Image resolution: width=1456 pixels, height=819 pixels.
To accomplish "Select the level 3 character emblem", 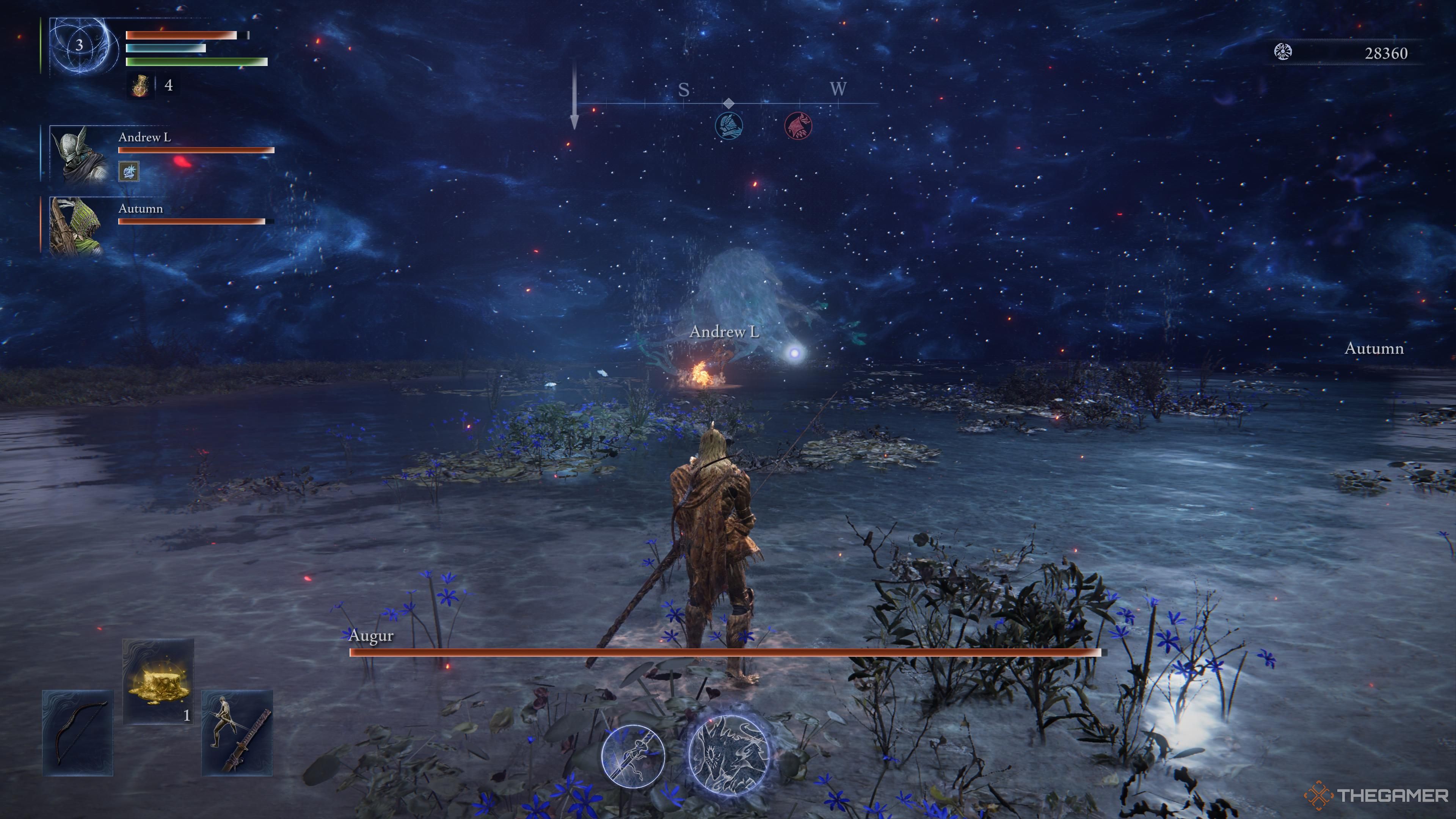I will point(80,45).
